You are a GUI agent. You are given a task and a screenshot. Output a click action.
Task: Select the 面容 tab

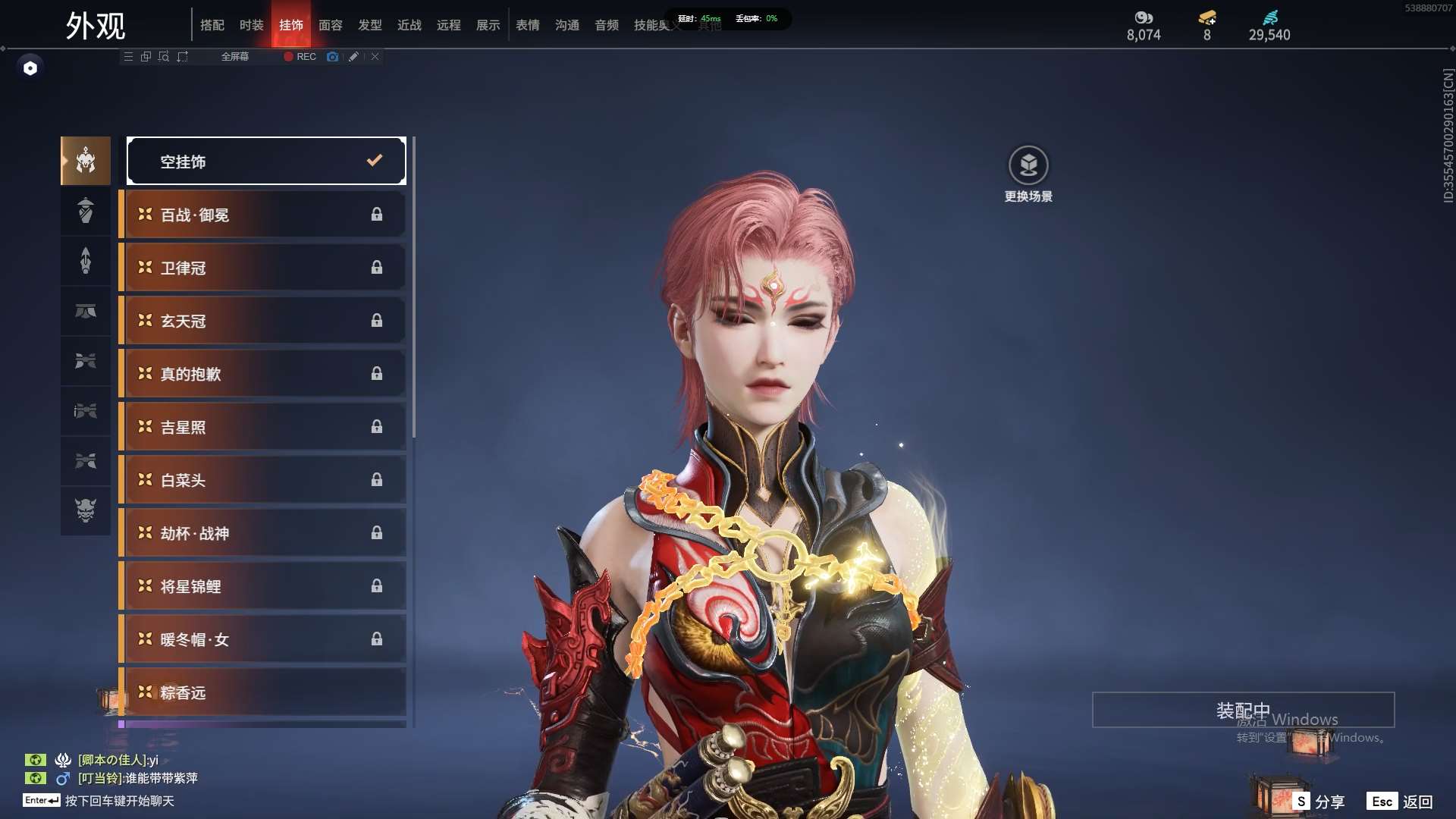(330, 25)
